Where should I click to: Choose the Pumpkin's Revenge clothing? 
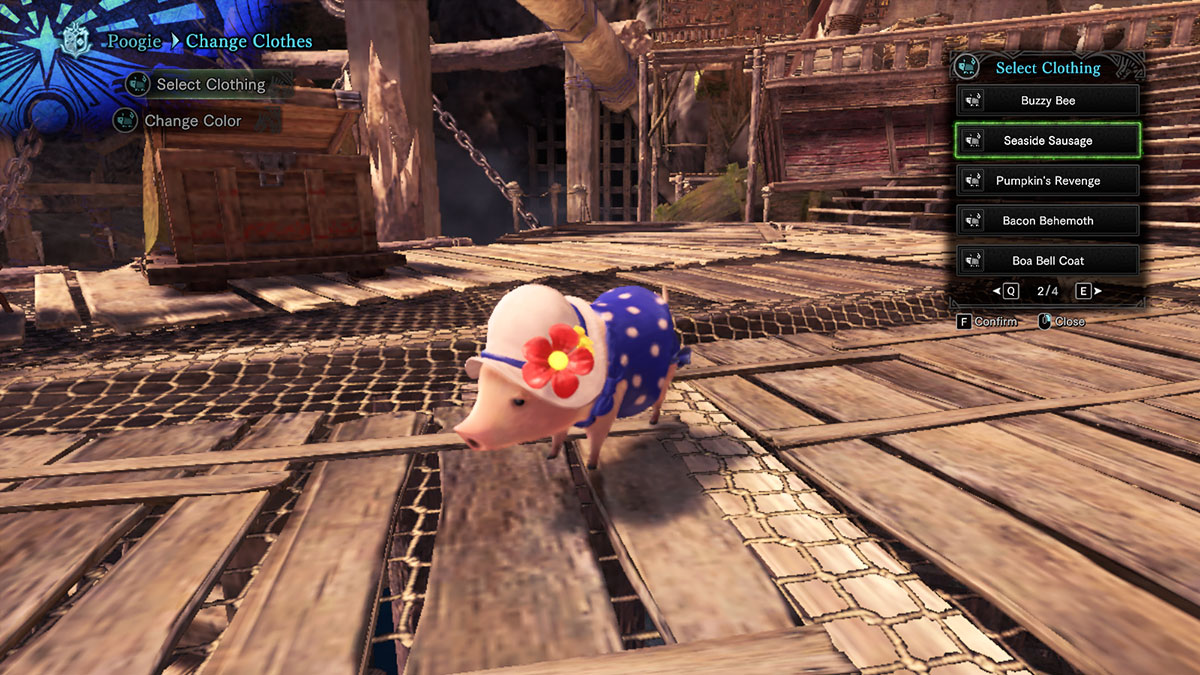[1047, 181]
